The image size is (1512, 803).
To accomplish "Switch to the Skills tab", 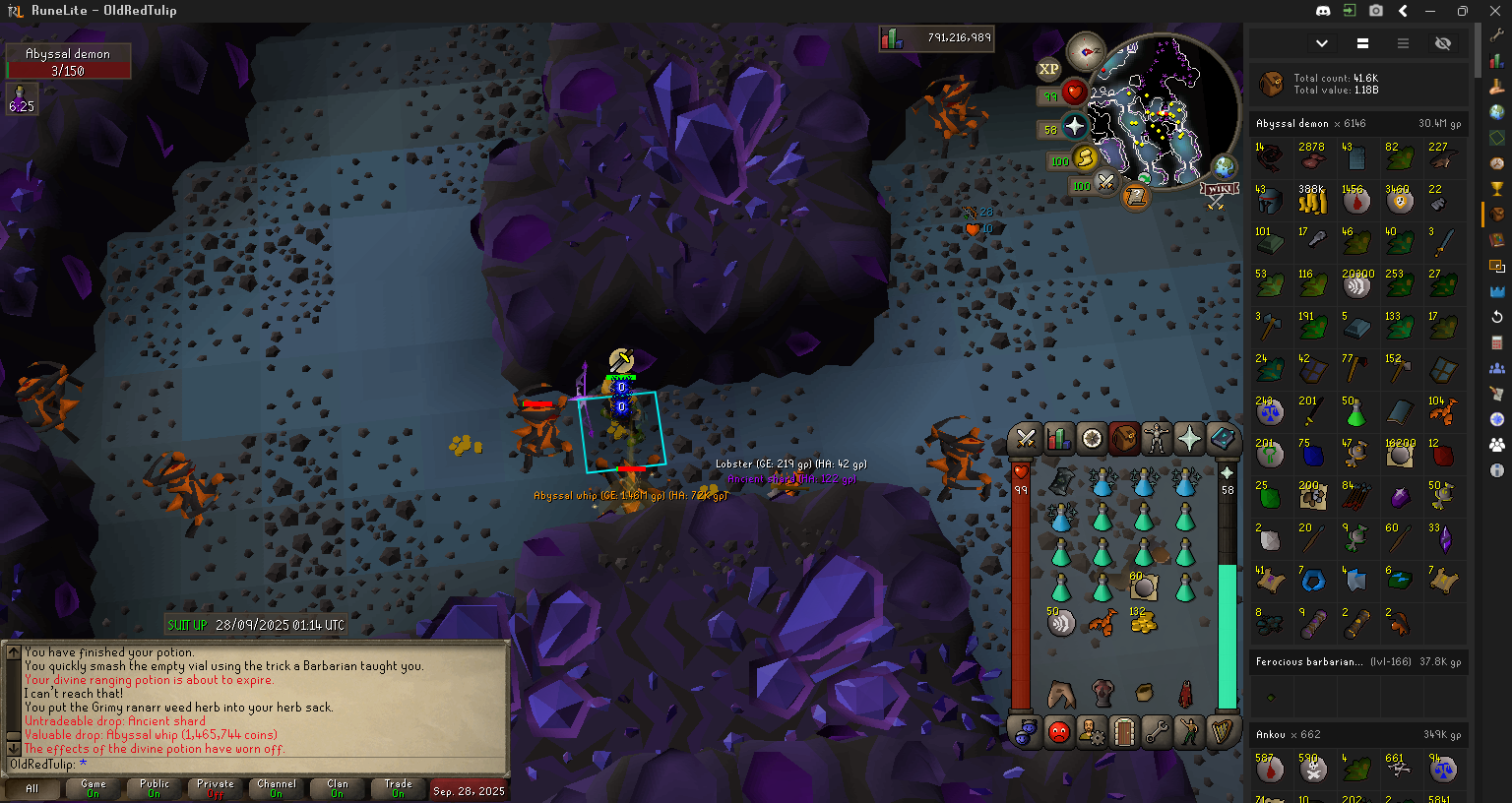I will (x=1059, y=439).
